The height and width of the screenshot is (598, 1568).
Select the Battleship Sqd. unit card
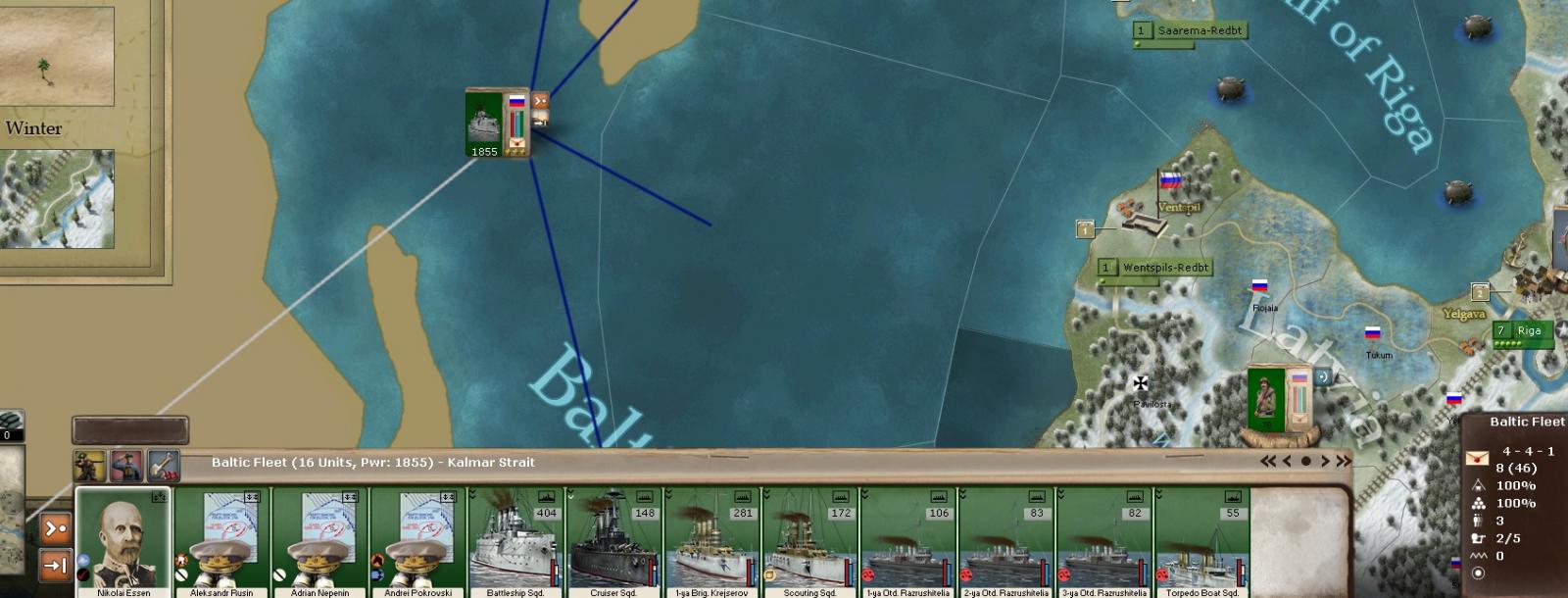point(515,541)
